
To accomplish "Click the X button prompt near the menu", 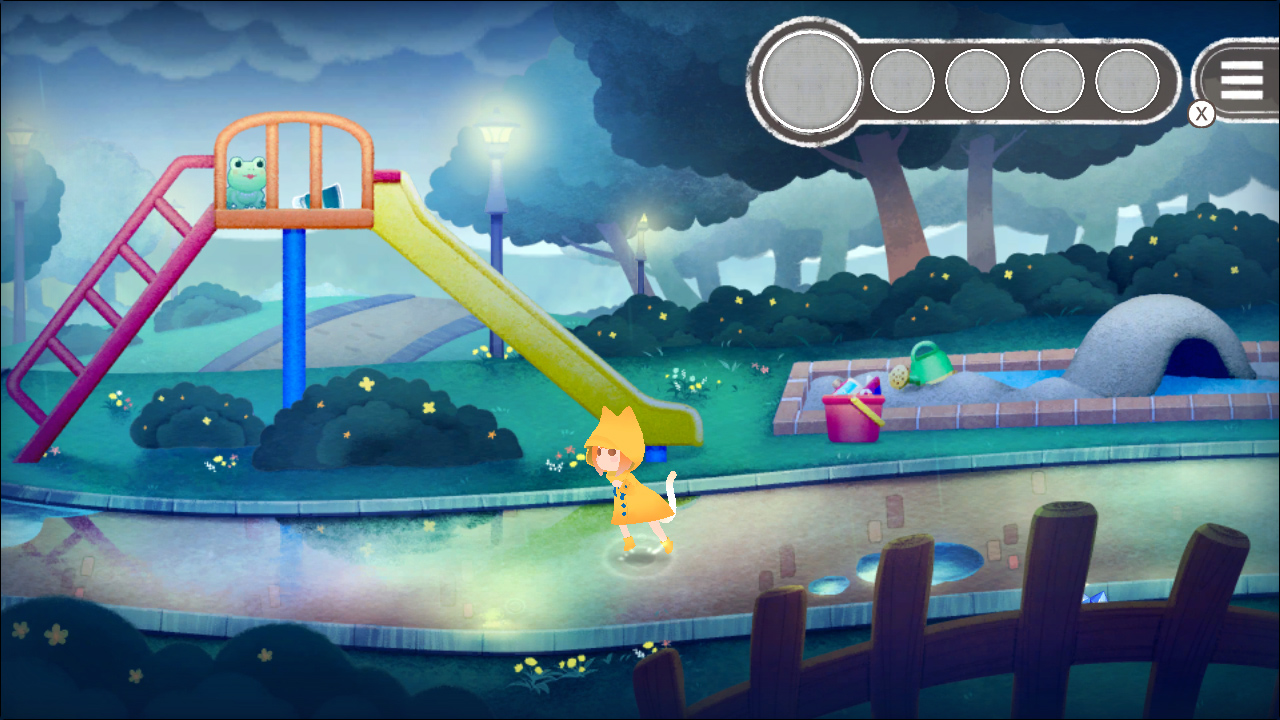I will pos(1200,113).
